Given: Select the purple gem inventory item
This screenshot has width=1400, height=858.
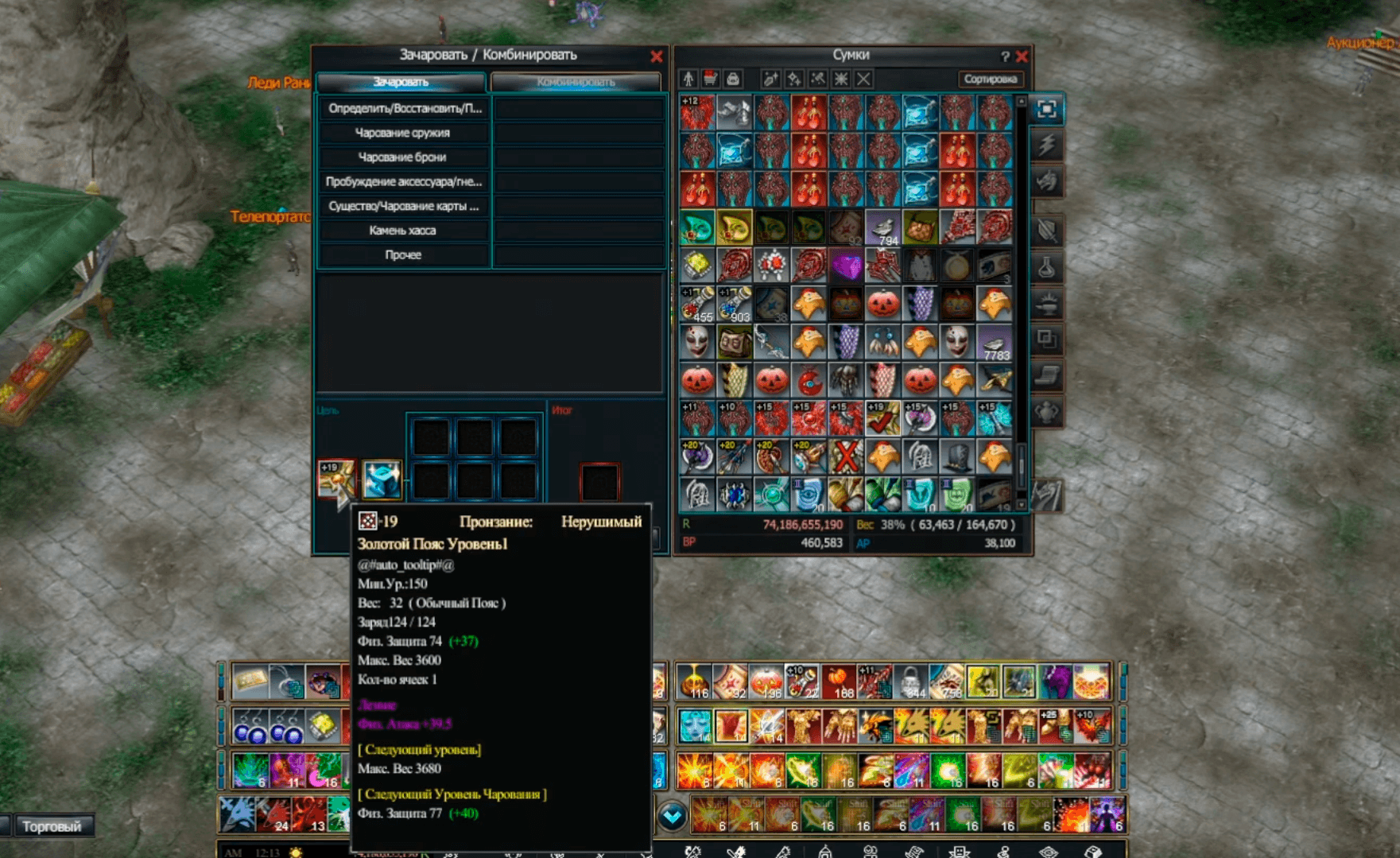Looking at the screenshot, I should tap(846, 266).
